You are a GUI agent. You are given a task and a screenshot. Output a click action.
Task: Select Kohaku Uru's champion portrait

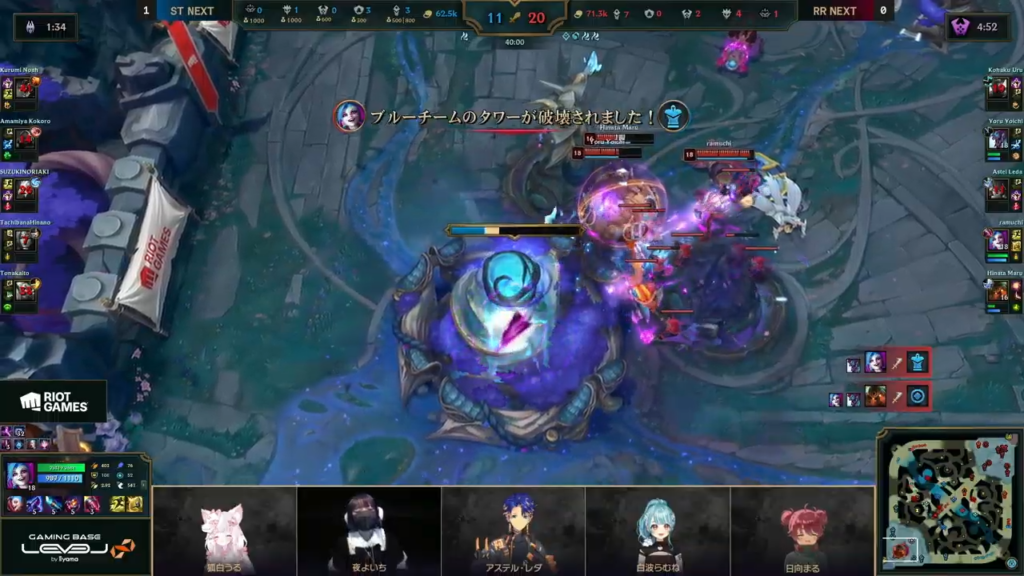pos(998,90)
